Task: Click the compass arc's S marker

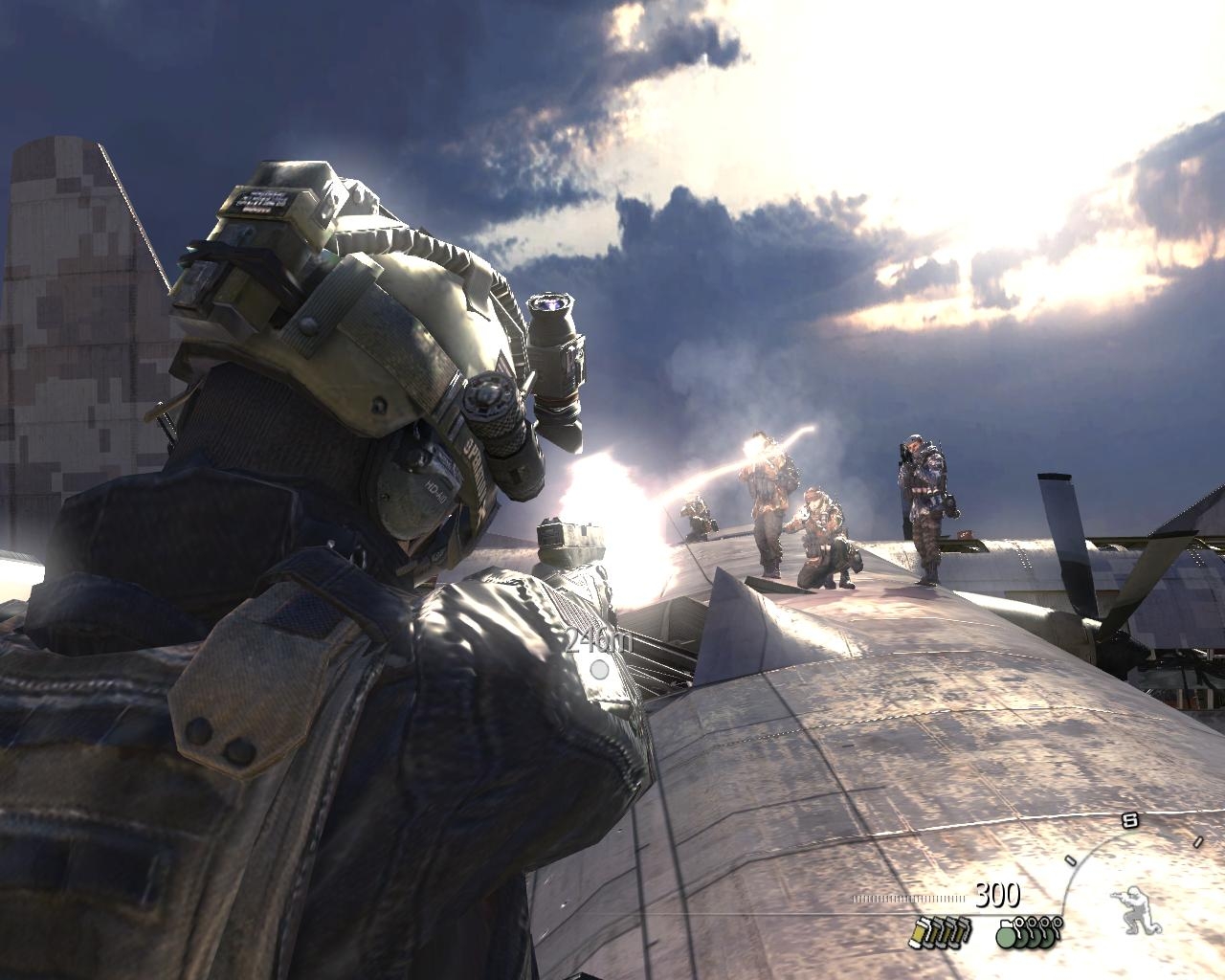Action: [x=1129, y=819]
